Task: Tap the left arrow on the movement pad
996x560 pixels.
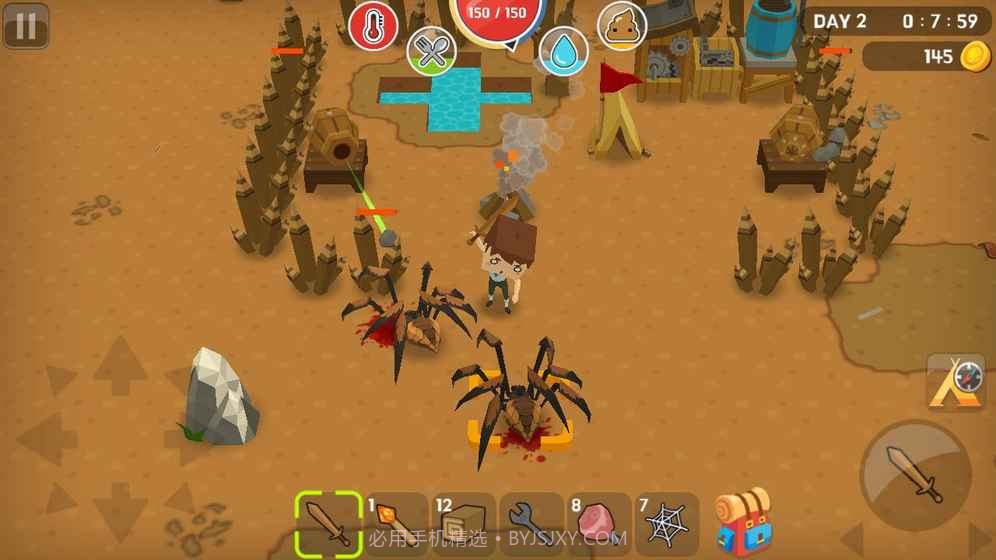Action: 47,439
